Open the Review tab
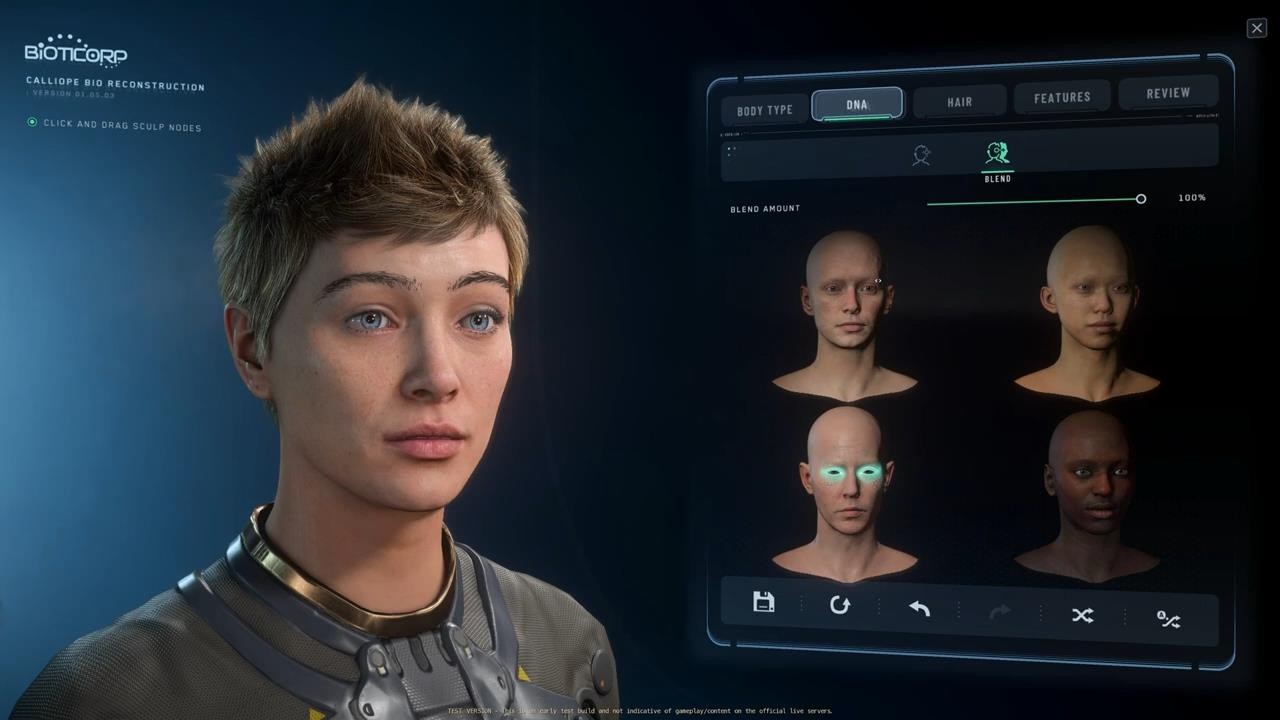Screen dimensions: 1280x720 click(x=1168, y=93)
